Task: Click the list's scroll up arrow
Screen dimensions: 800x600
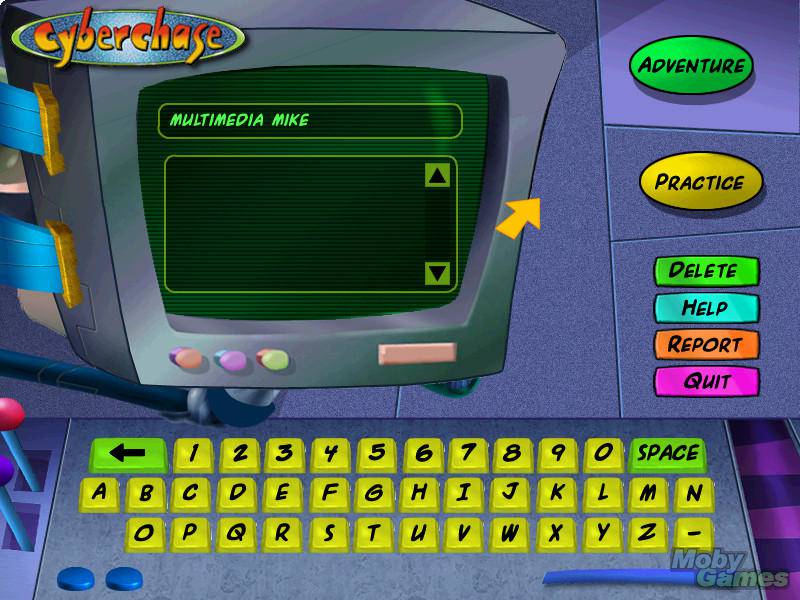Action: [438, 176]
